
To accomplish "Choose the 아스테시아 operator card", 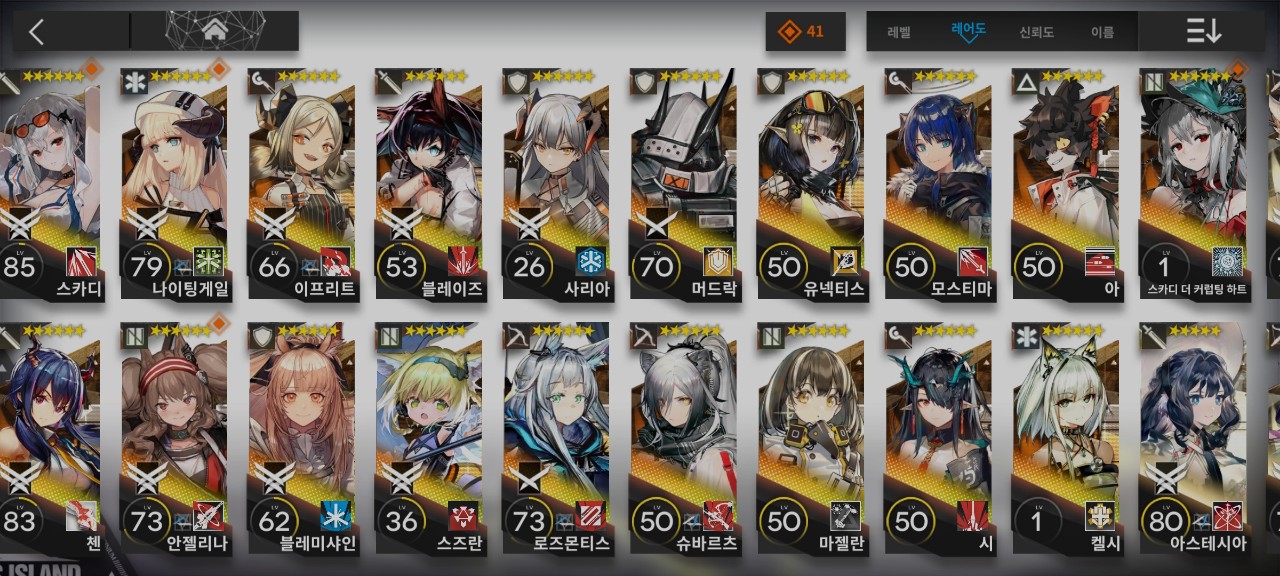I will pos(1193,440).
